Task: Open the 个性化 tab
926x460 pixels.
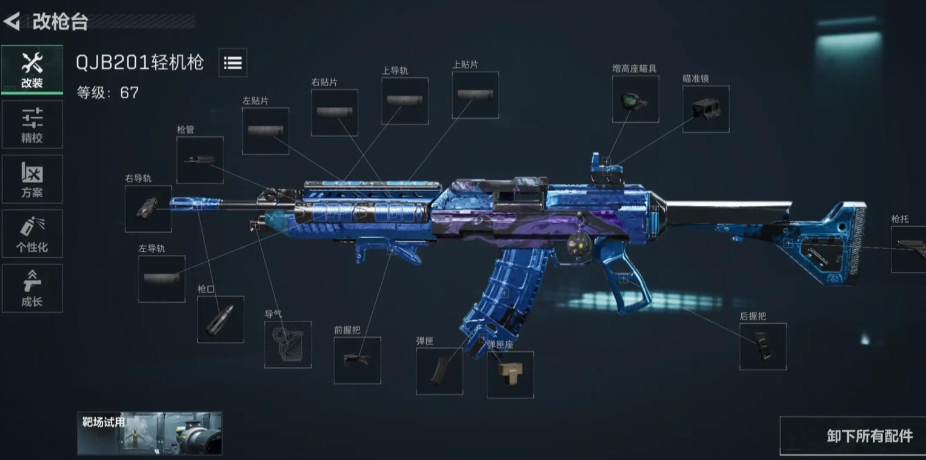Action: (32, 234)
